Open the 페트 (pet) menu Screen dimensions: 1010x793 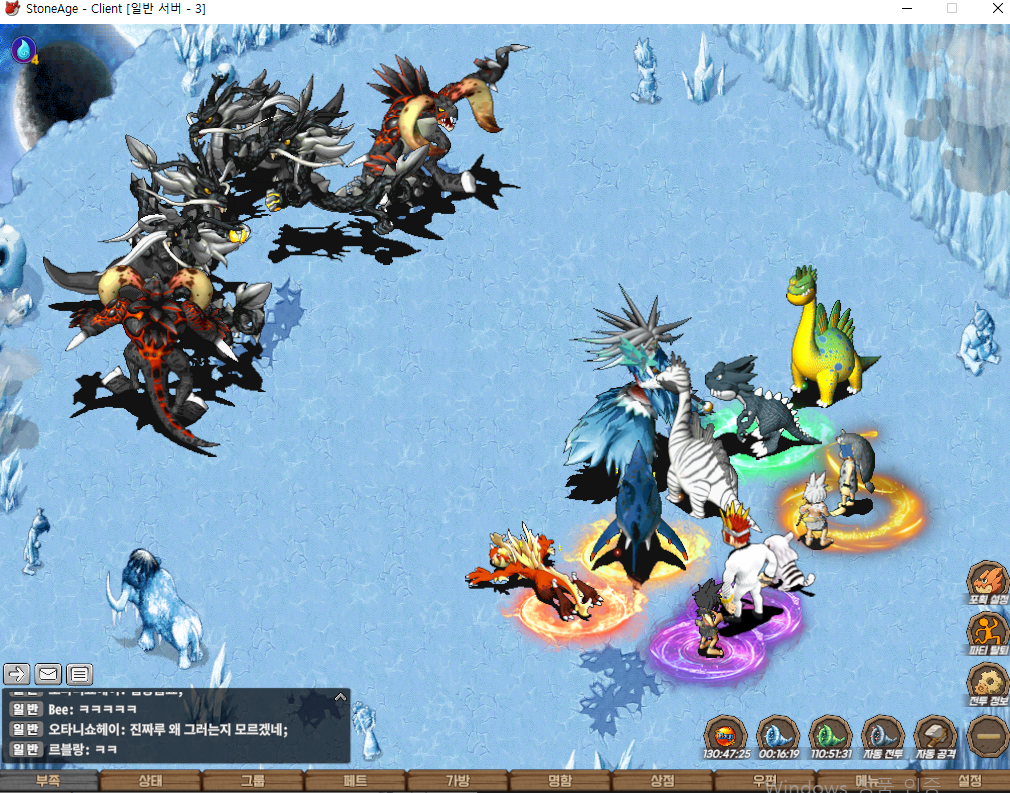click(355, 781)
